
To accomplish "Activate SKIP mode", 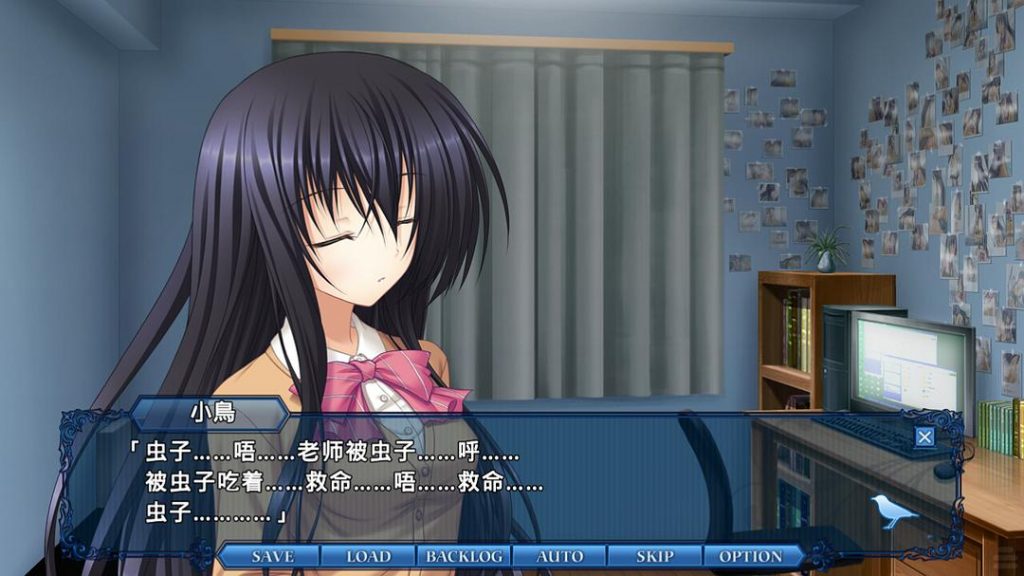I will pos(655,556).
